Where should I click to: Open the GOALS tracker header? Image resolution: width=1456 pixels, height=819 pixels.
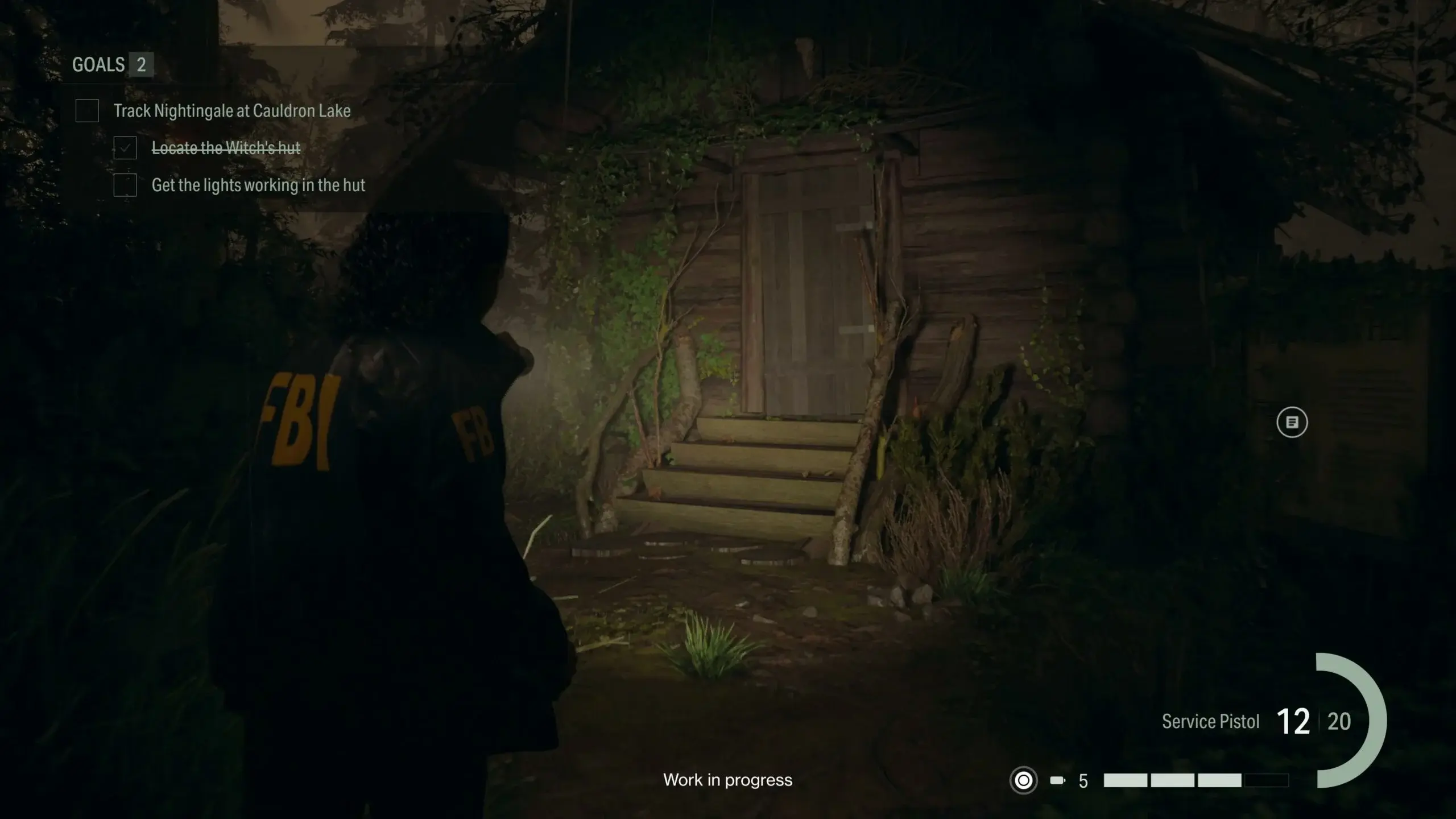112,65
